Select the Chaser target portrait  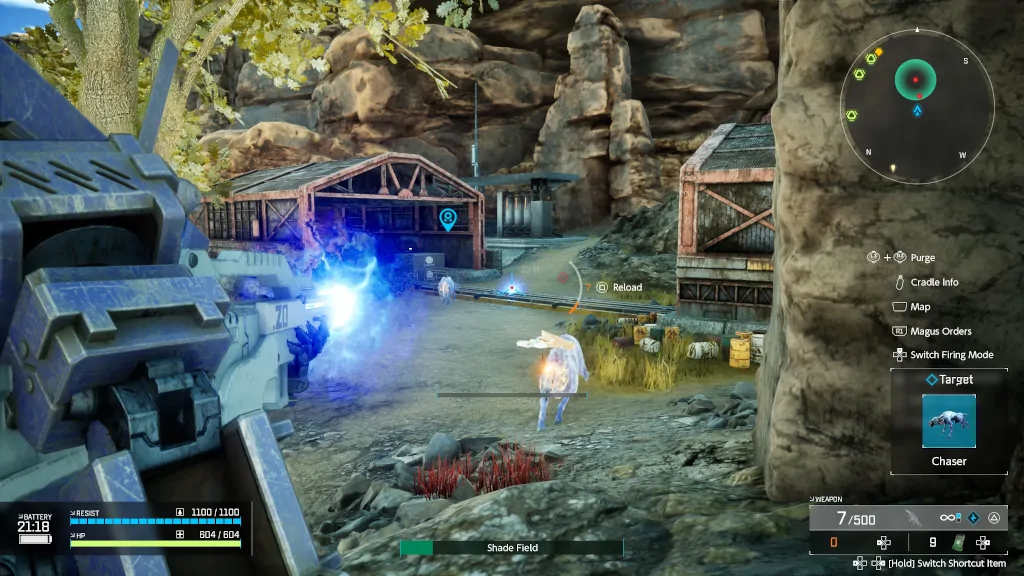click(948, 421)
